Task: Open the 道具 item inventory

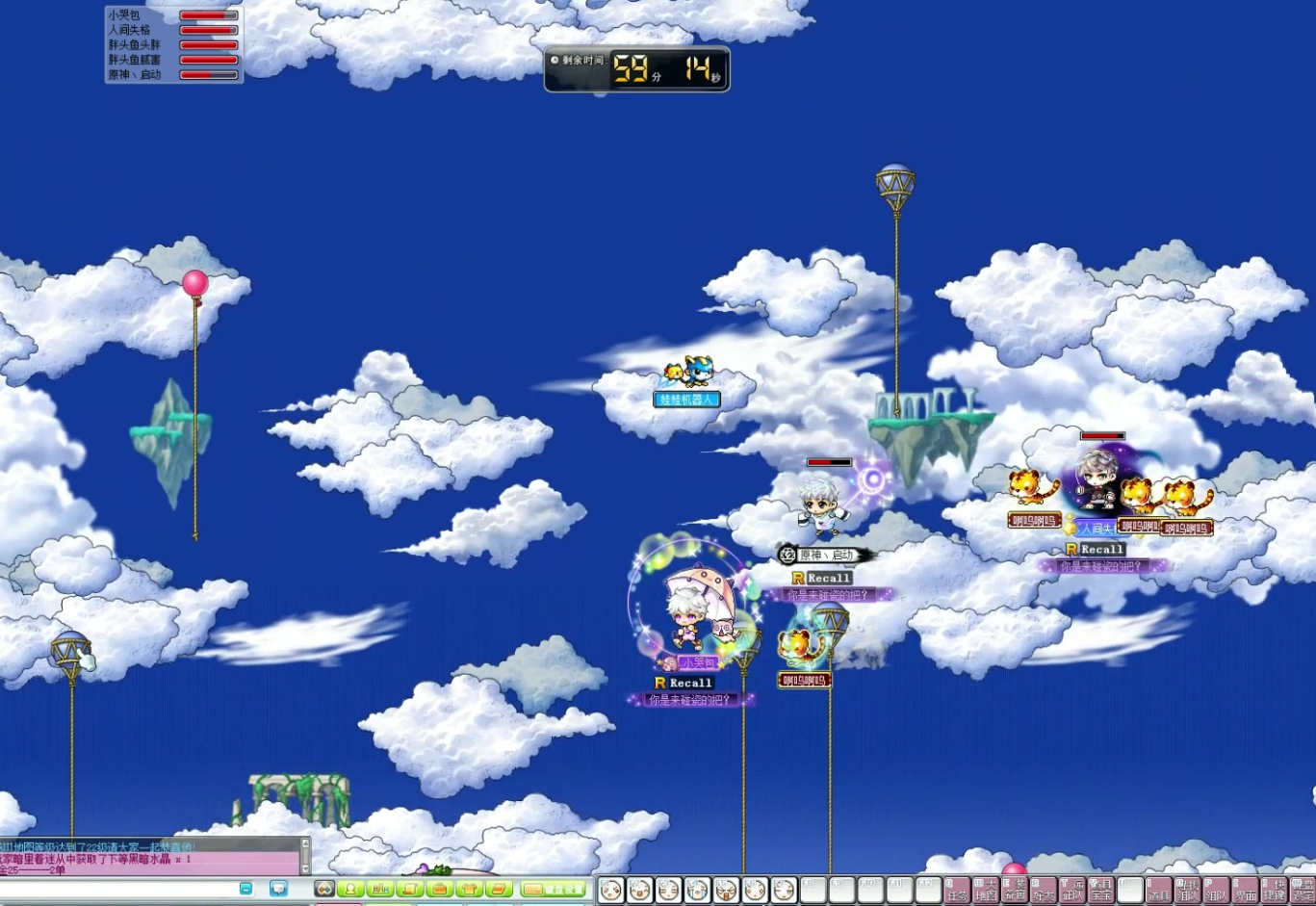Action: coord(1159,890)
